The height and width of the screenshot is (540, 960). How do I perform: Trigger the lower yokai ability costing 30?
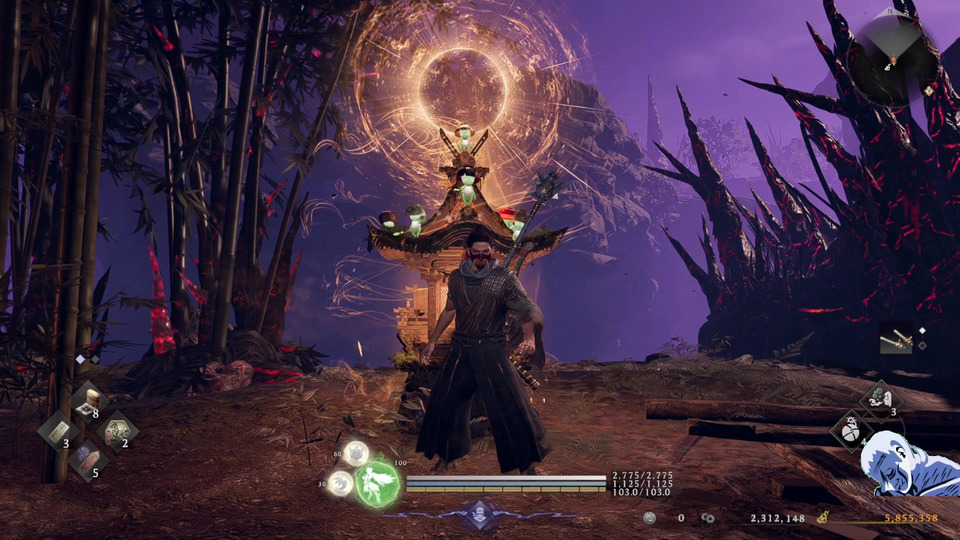(x=341, y=483)
